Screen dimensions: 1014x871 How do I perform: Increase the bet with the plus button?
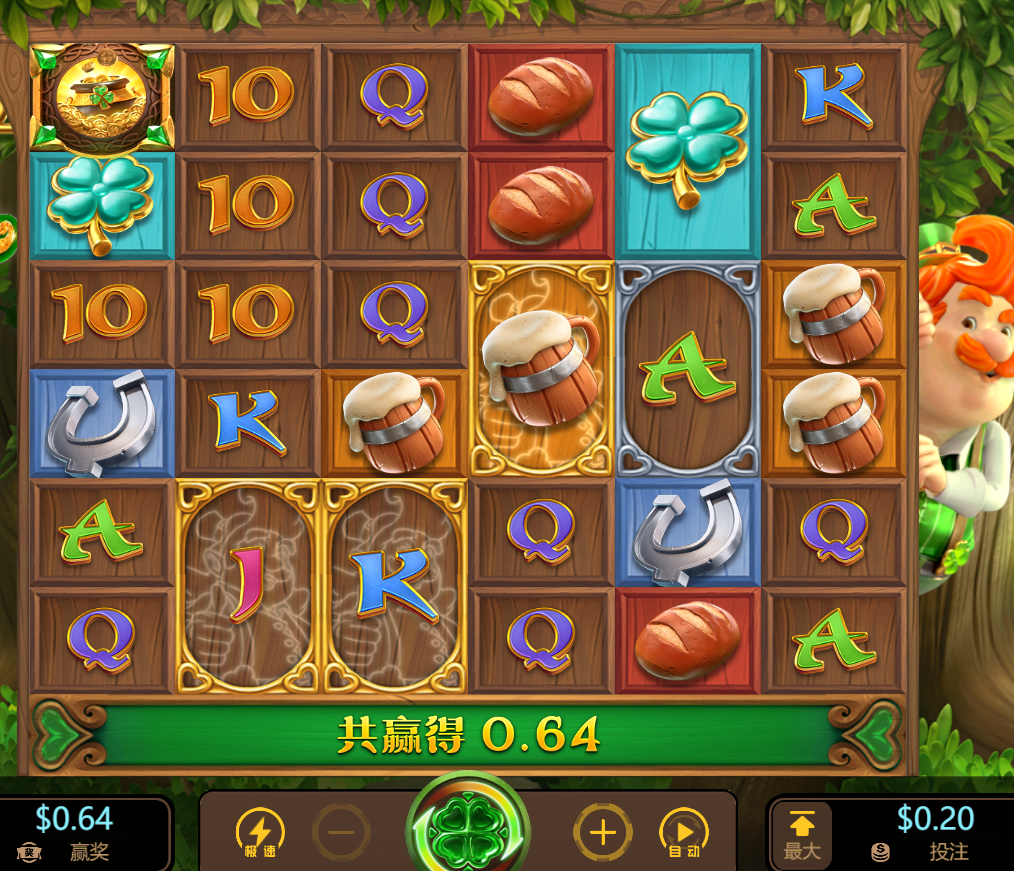602,832
